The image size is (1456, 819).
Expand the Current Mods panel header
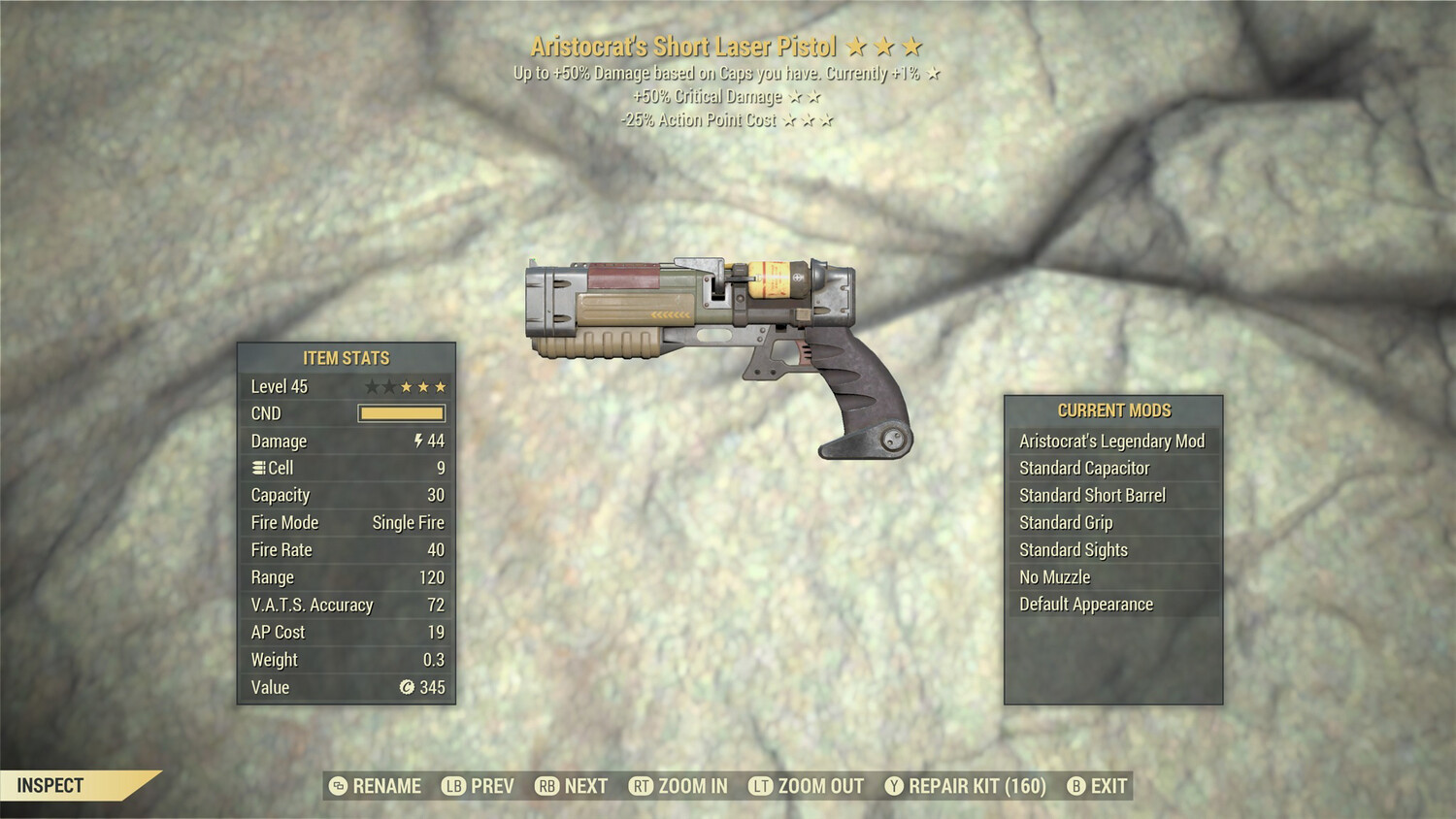click(x=1114, y=409)
